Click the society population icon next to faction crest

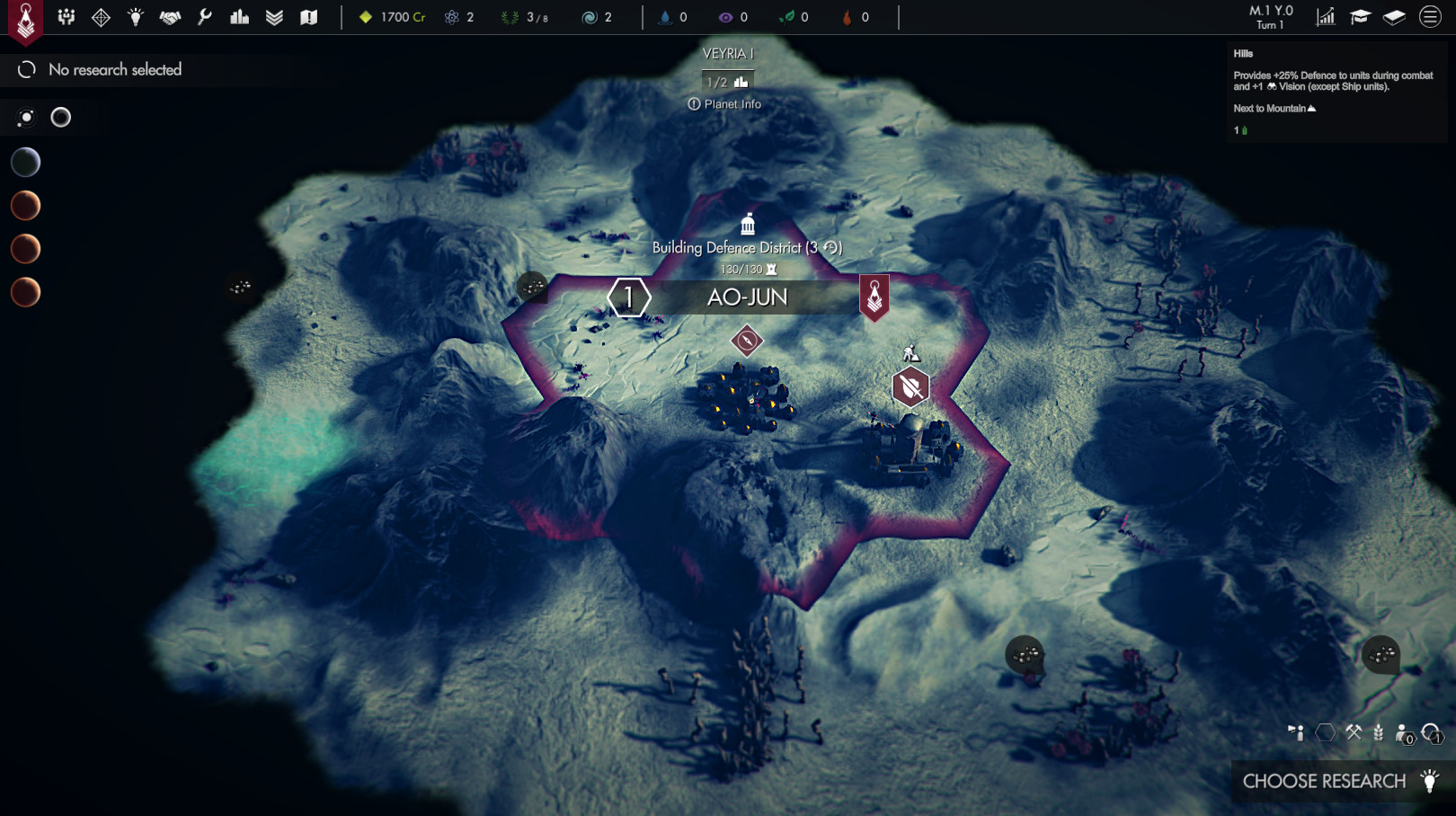click(x=66, y=16)
